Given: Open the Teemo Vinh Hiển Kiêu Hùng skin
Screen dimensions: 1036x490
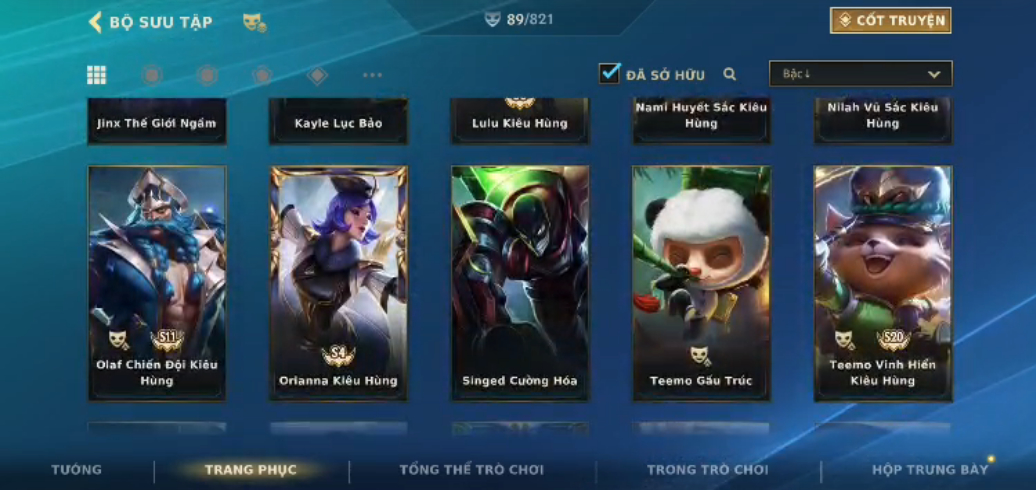Looking at the screenshot, I should [883, 283].
